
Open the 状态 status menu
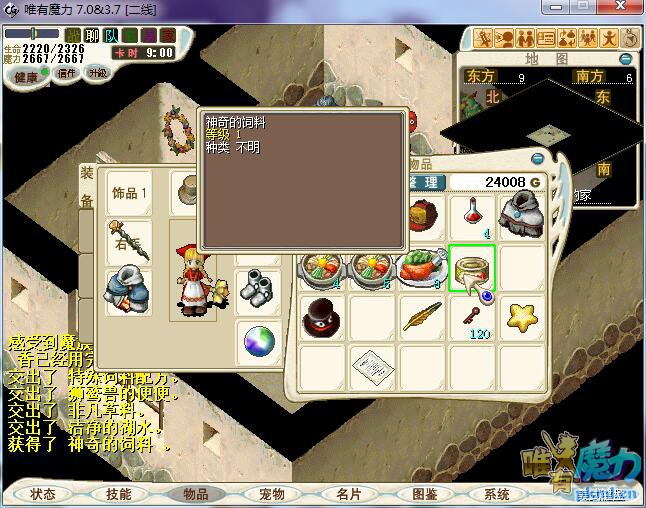click(x=43, y=494)
